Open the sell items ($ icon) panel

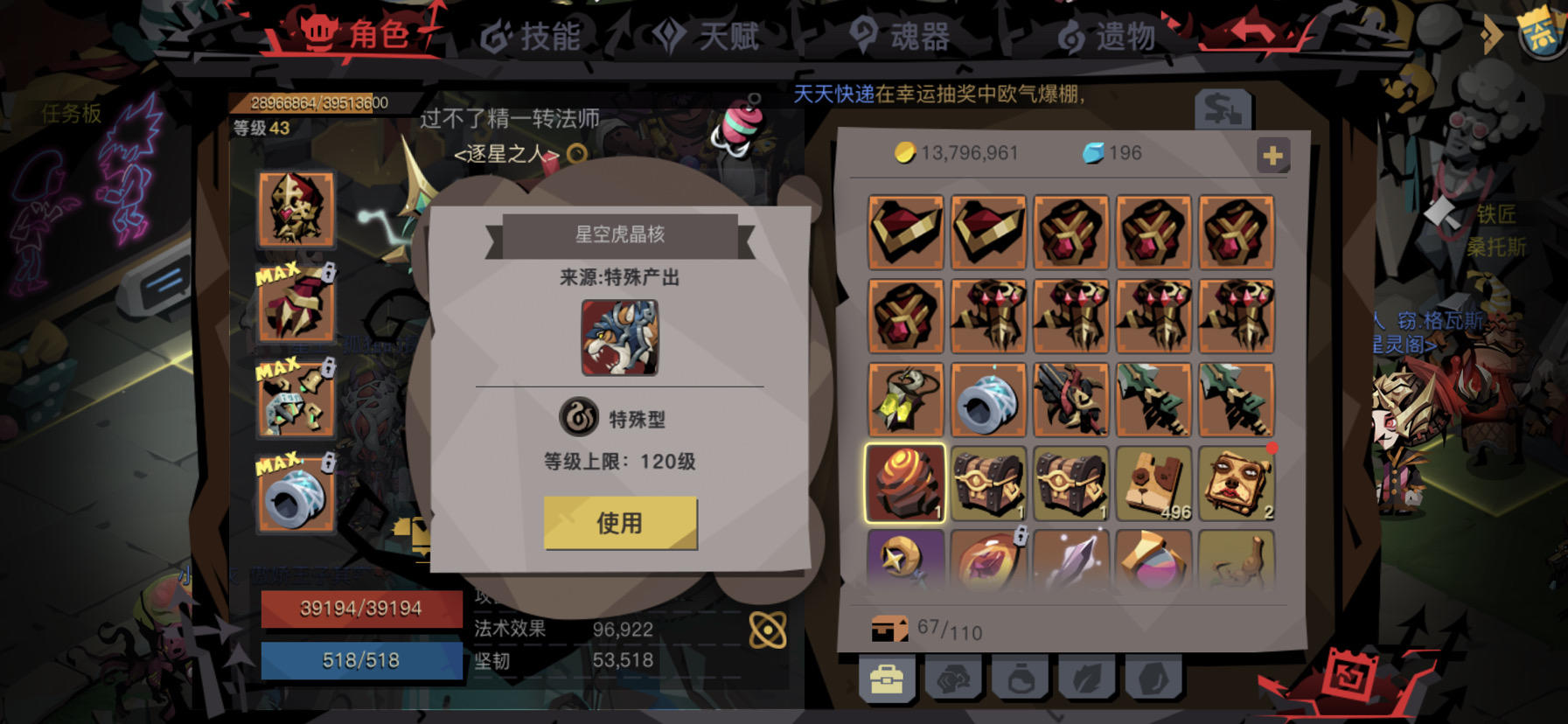pyautogui.click(x=1226, y=108)
